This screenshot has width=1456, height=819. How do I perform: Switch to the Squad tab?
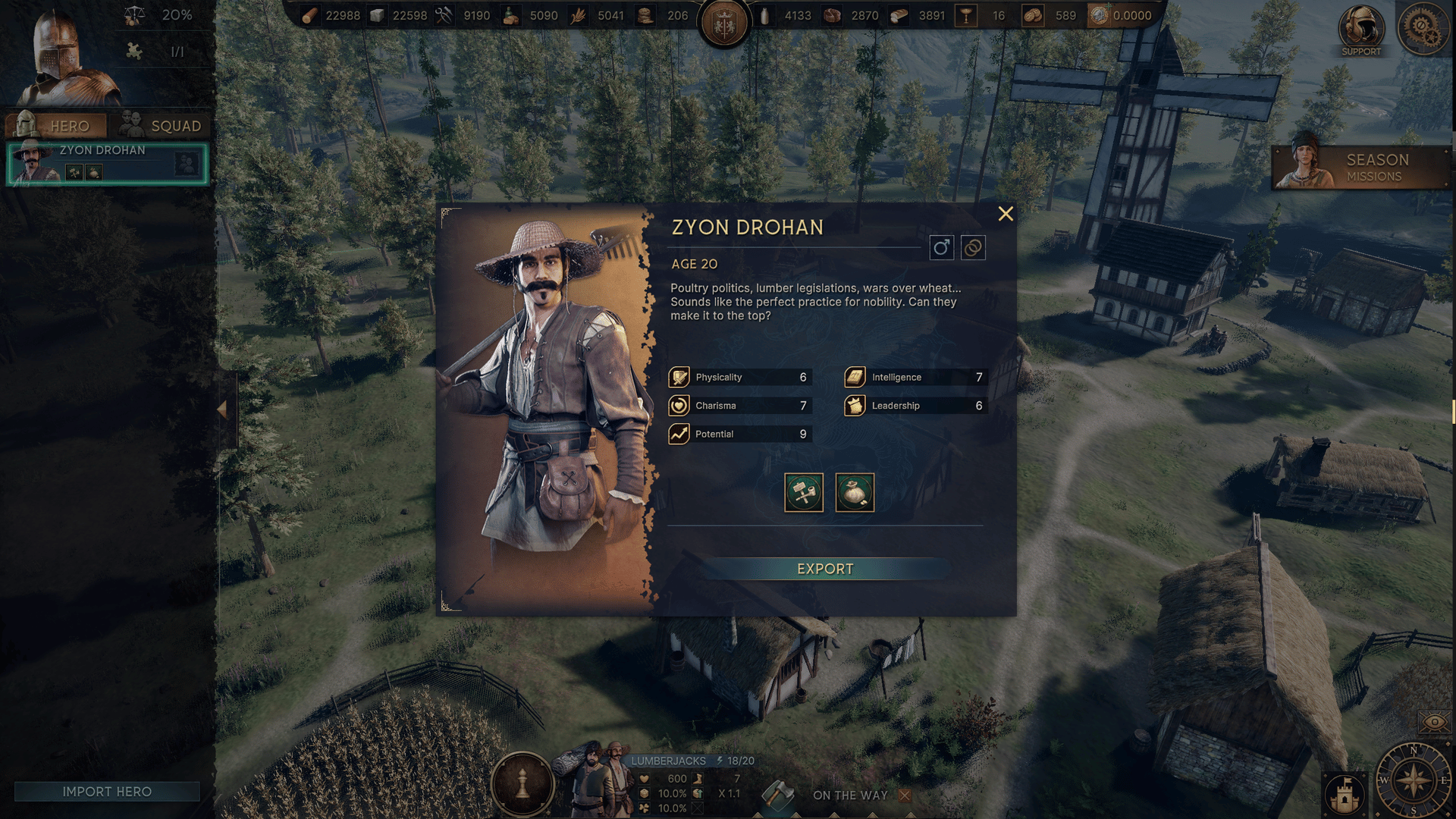[x=162, y=125]
